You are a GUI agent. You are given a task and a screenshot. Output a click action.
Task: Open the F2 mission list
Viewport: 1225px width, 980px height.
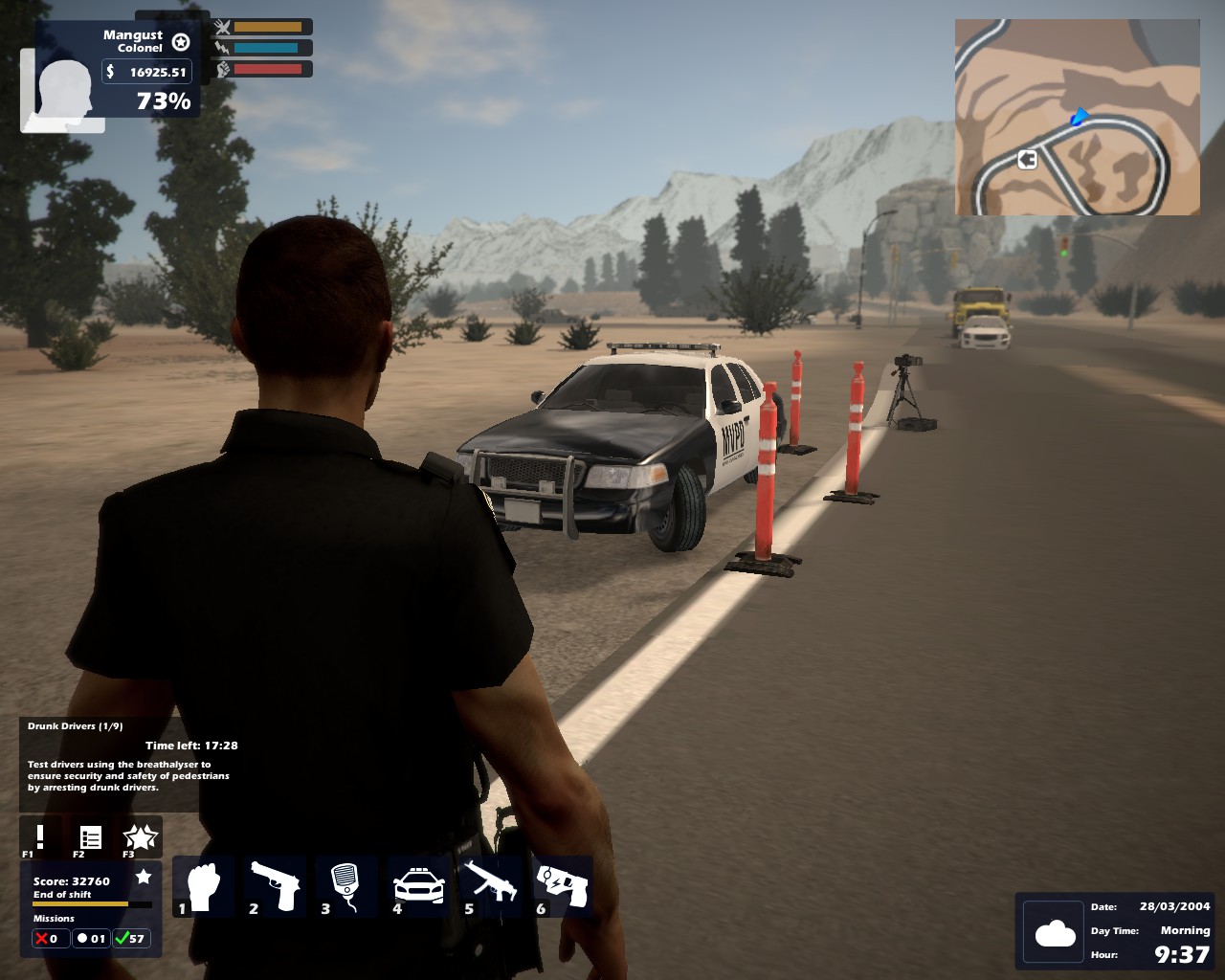pos(91,836)
